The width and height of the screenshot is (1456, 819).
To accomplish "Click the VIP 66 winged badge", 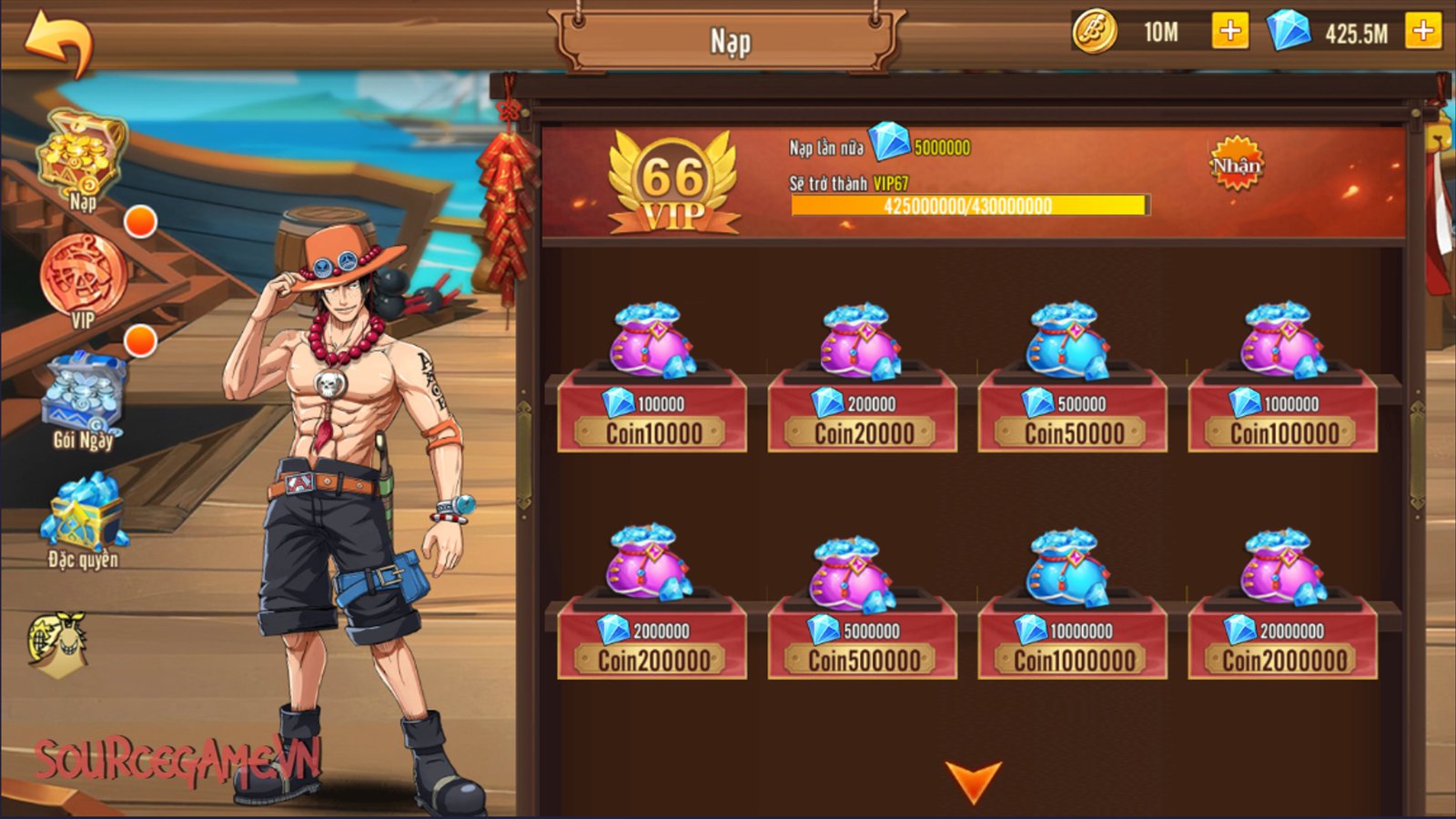I will tap(673, 182).
